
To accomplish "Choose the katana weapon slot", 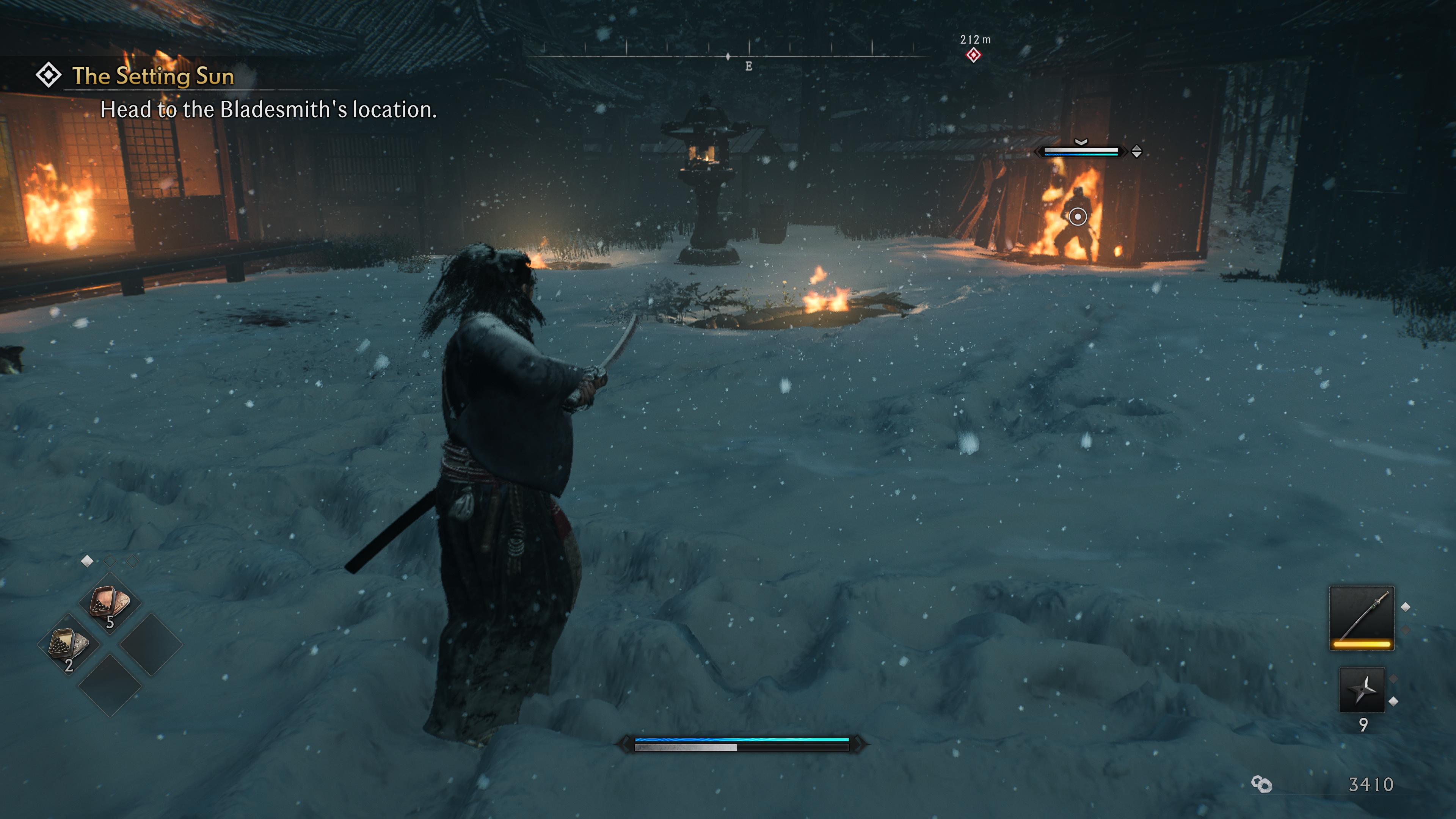I will click(1361, 618).
